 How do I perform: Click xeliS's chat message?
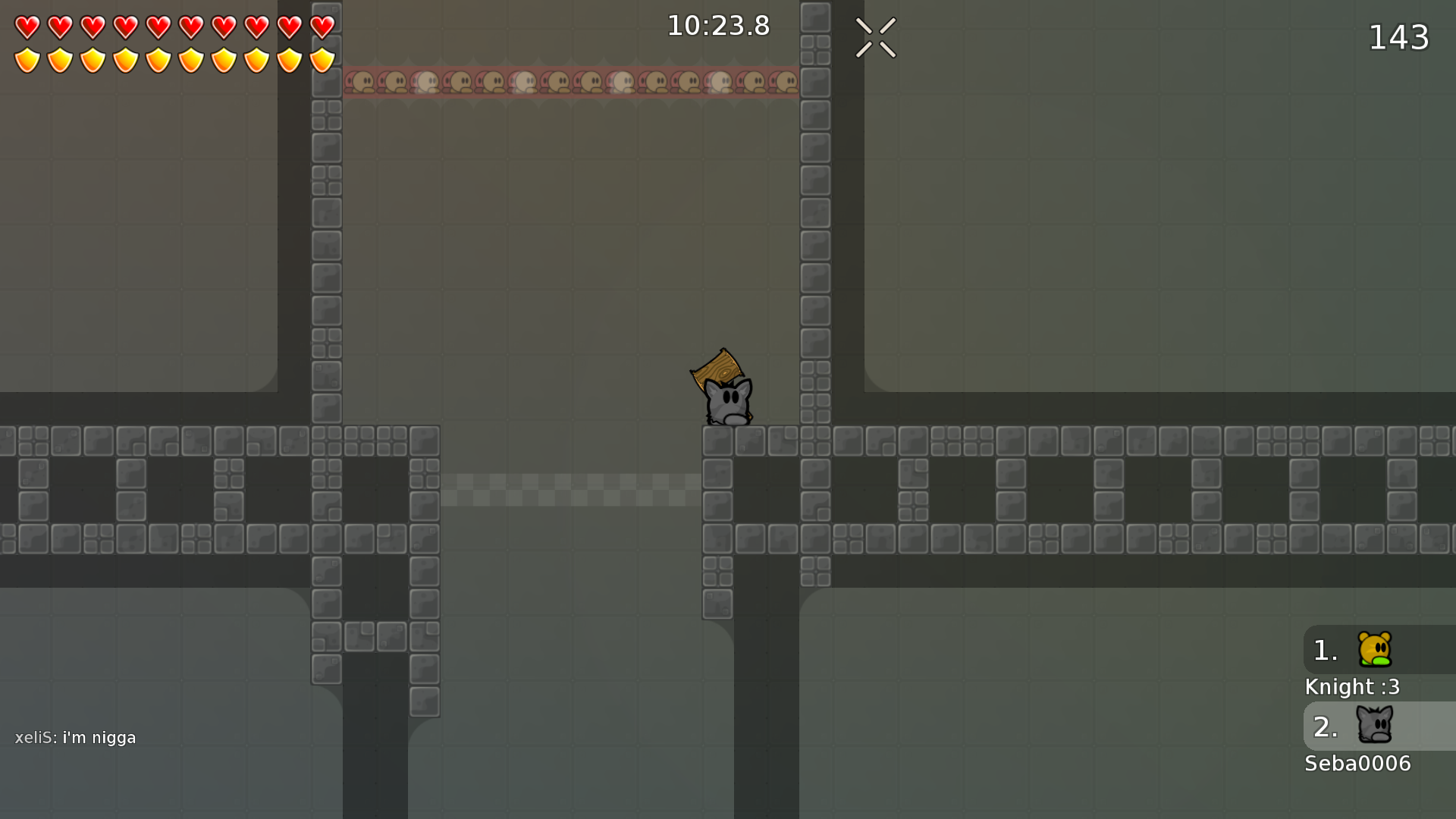coord(76,736)
